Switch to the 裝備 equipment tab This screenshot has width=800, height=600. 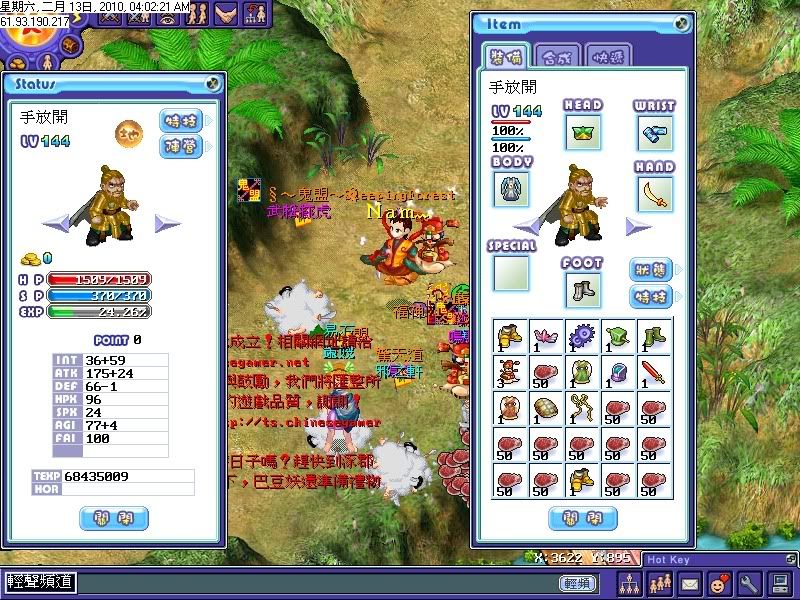point(506,56)
